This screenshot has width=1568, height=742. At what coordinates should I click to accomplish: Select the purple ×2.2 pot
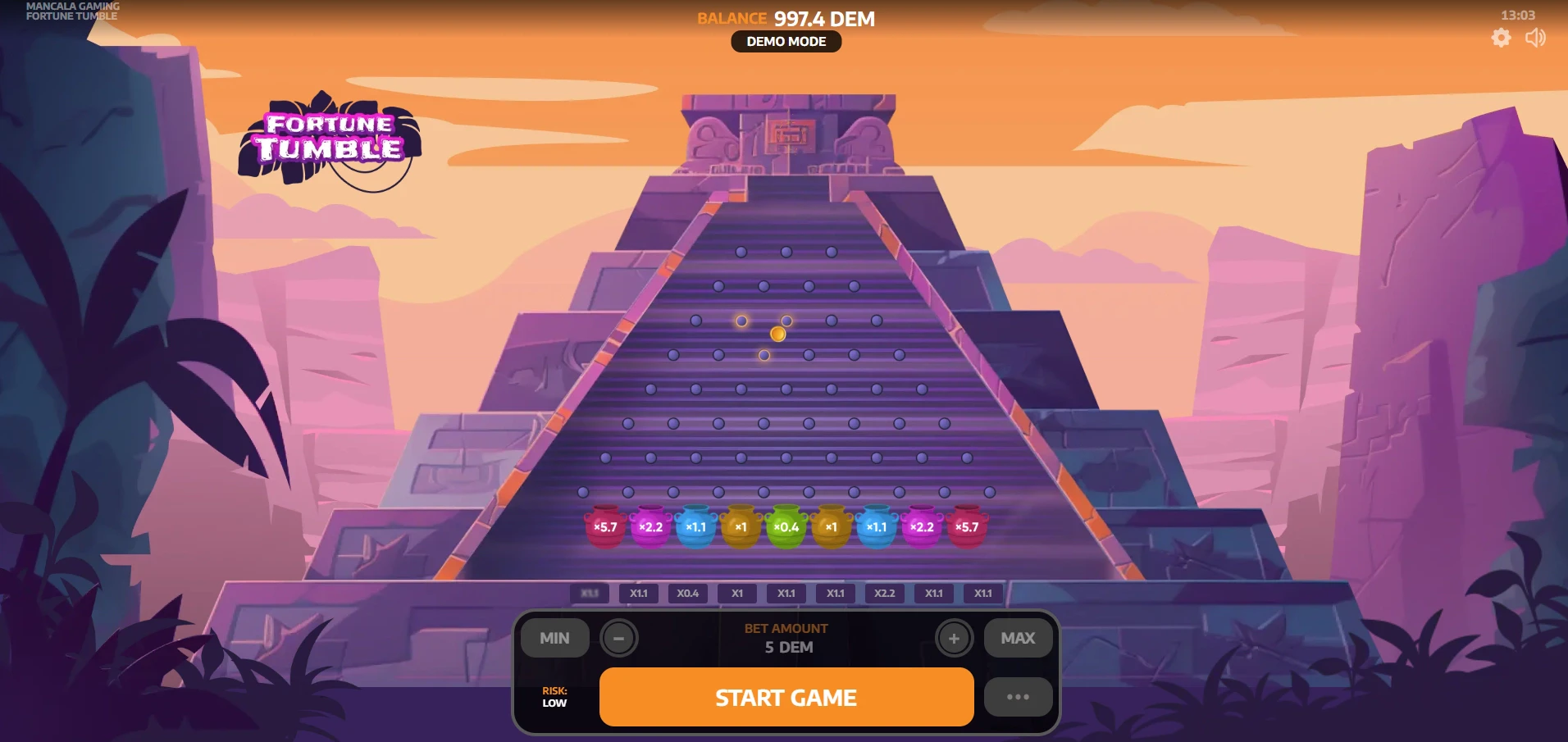click(x=651, y=527)
